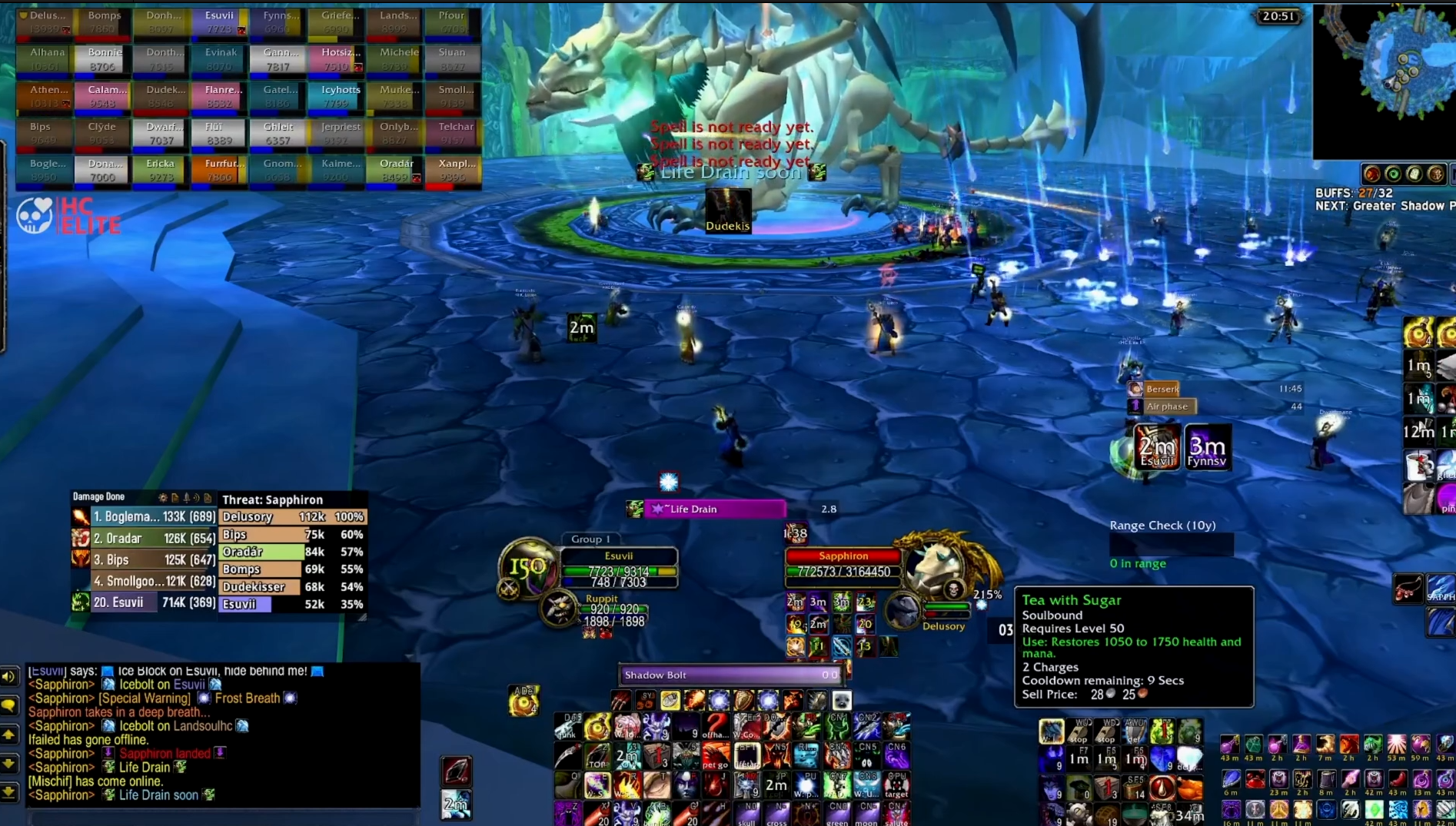Click the chat speaker volume icon
This screenshot has height=826, width=1456.
(x=8, y=677)
